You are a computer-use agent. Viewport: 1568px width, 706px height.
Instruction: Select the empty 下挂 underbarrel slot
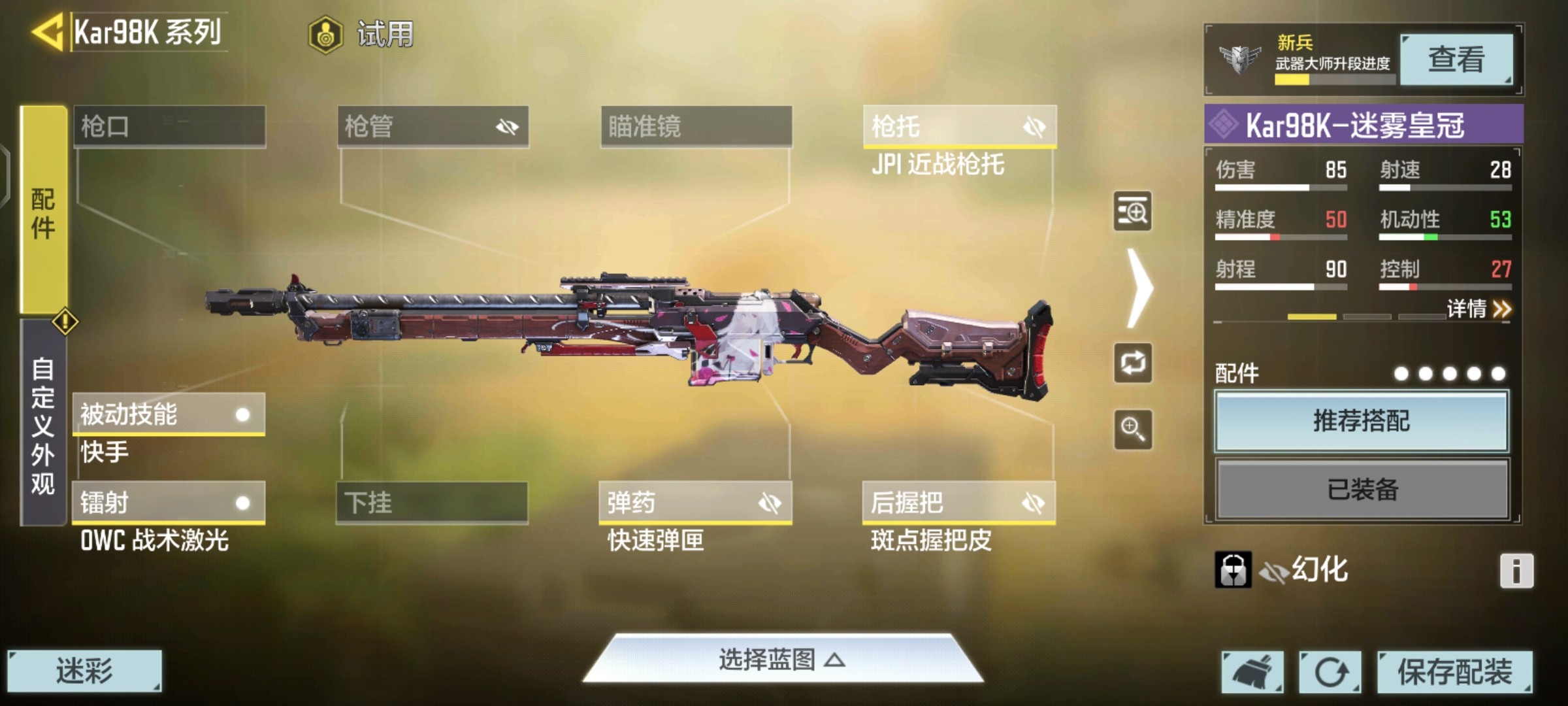[x=432, y=503]
